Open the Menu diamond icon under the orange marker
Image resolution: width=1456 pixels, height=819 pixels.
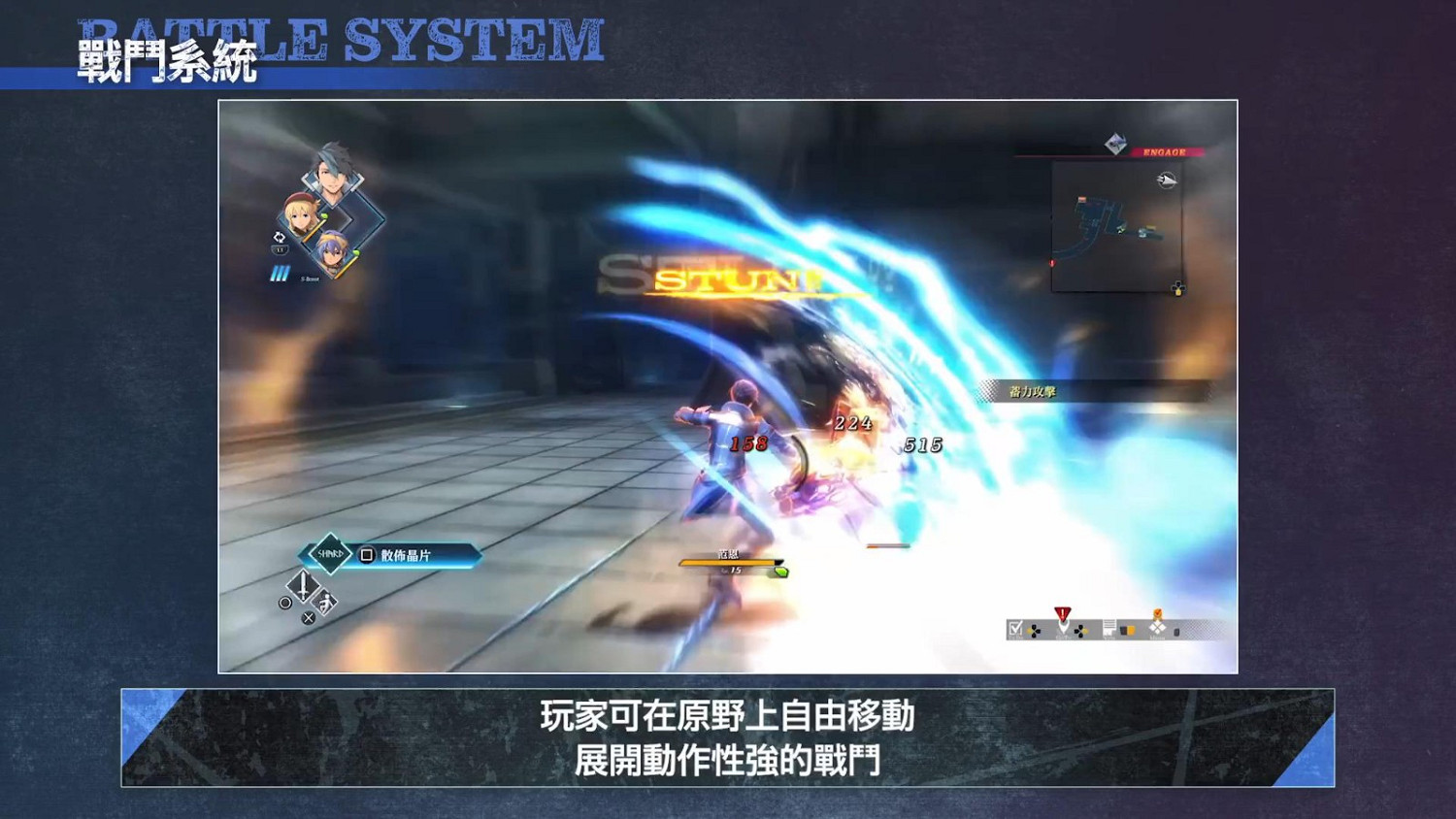(1158, 629)
